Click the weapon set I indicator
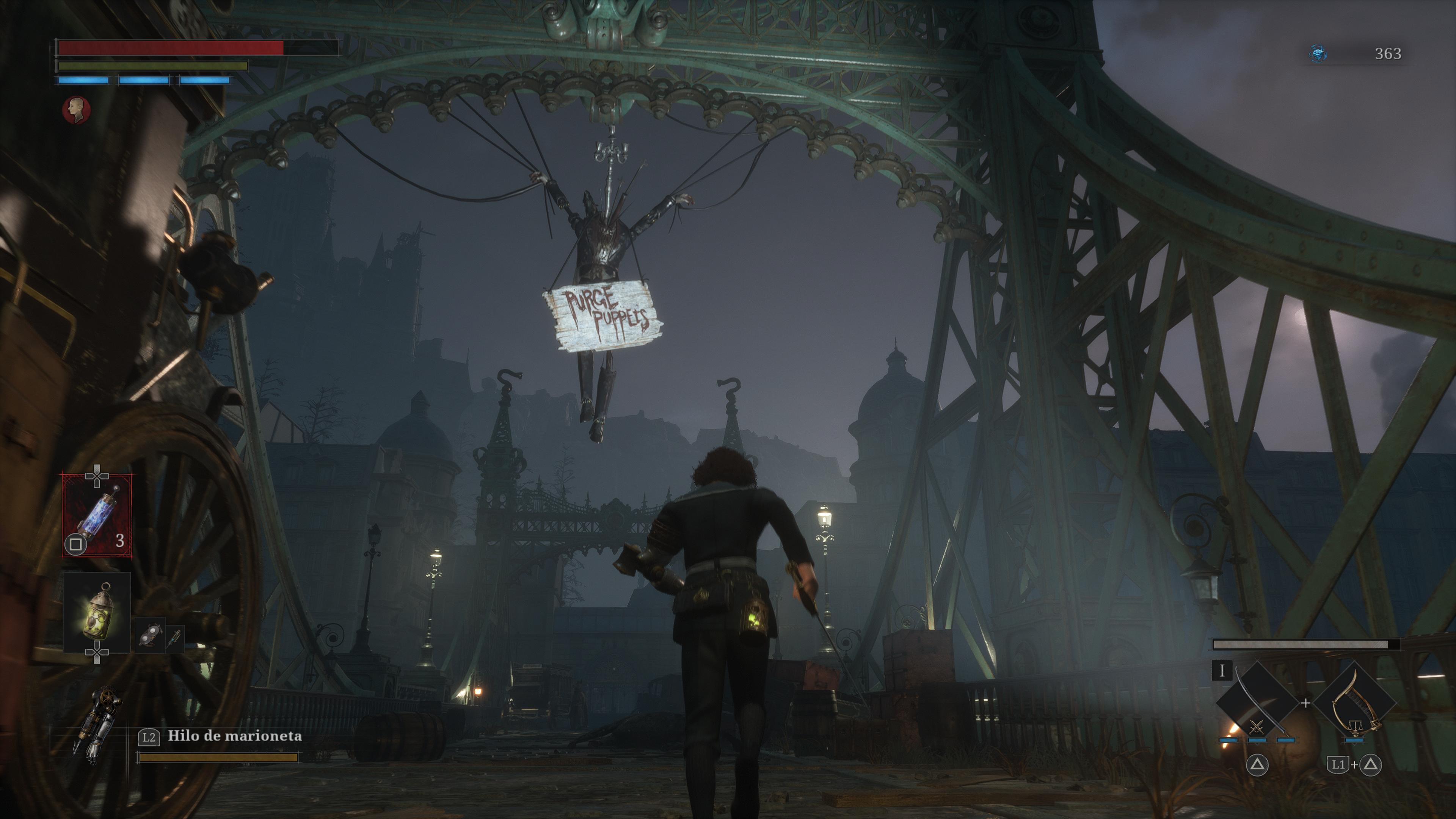This screenshot has height=819, width=1456. pos(1222,671)
